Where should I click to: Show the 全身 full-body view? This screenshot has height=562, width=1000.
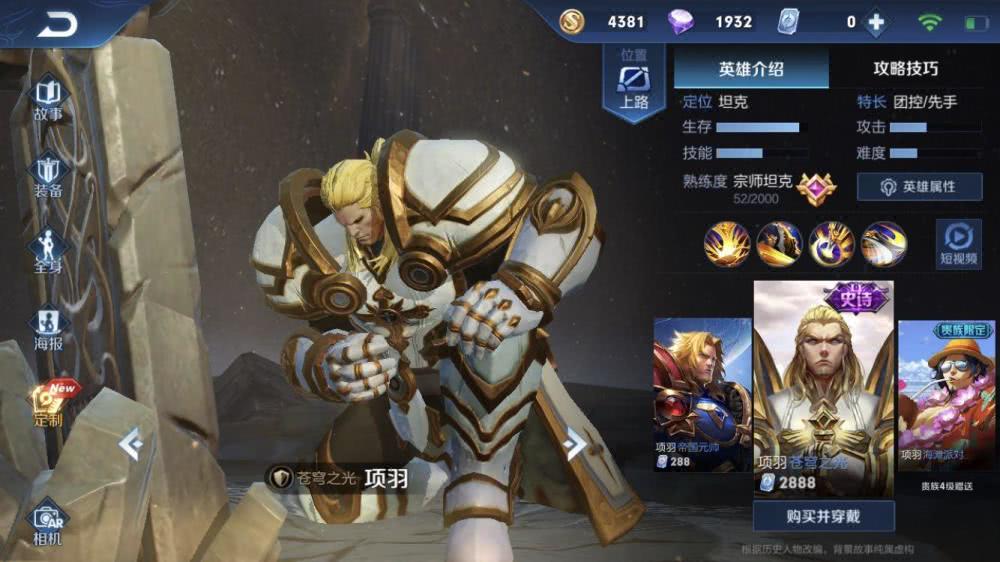coord(48,250)
